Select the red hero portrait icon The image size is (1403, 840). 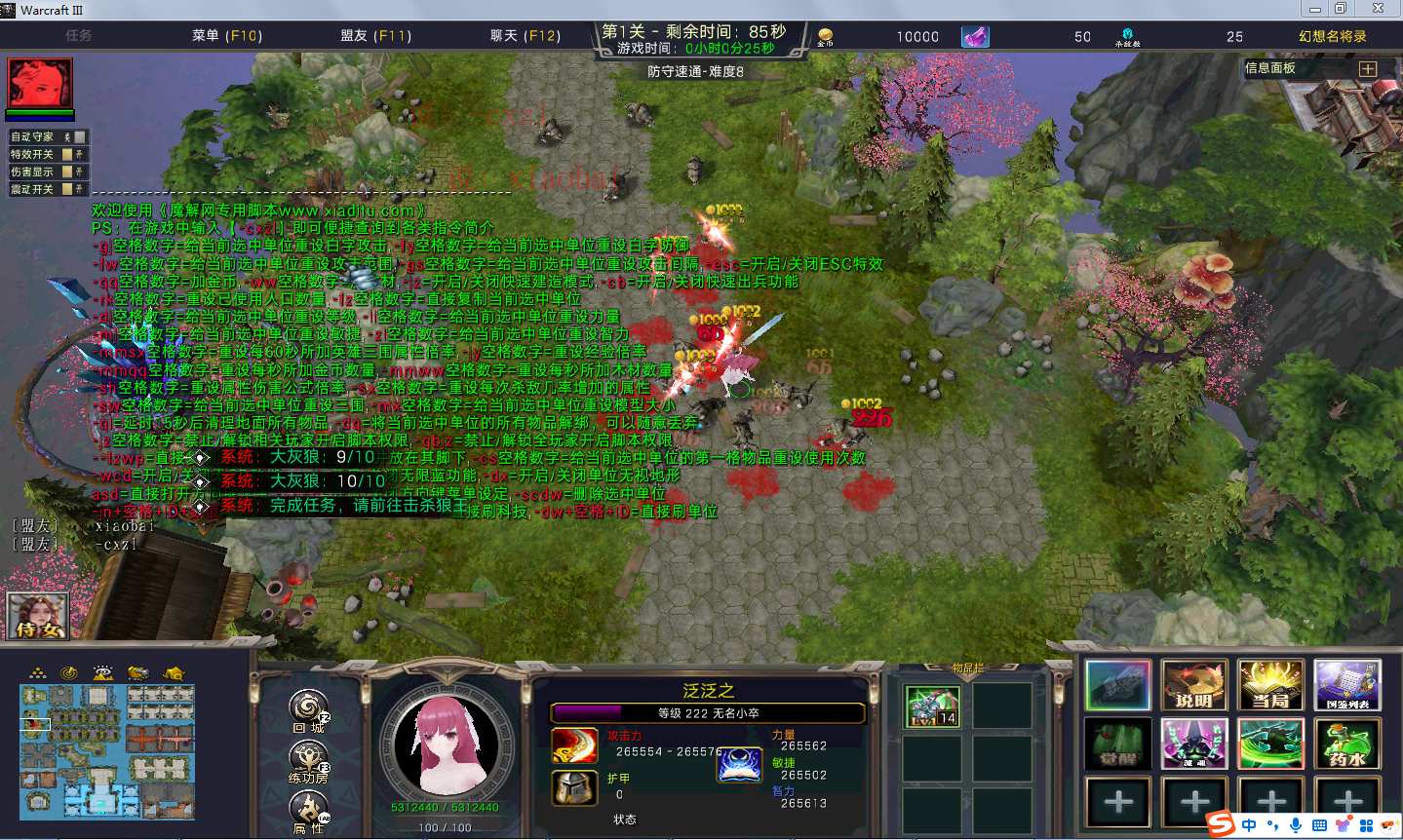coord(40,83)
